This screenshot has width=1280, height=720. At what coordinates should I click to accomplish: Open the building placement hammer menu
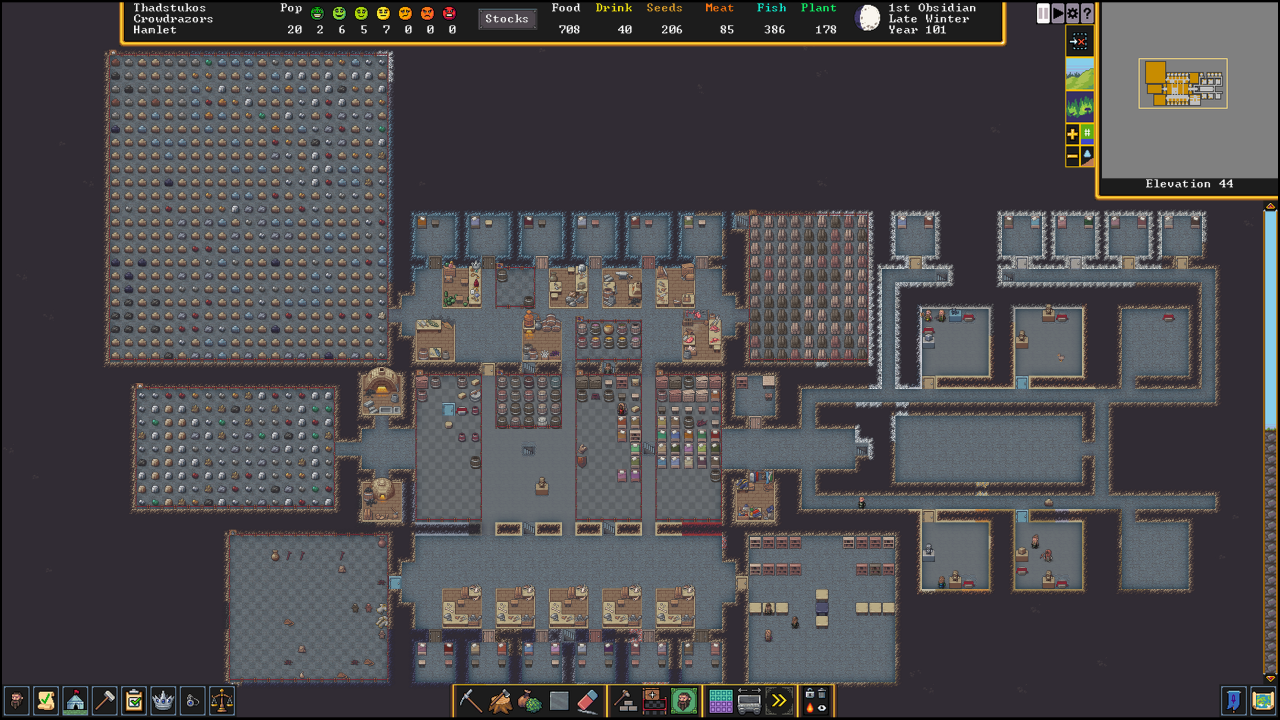(x=624, y=700)
